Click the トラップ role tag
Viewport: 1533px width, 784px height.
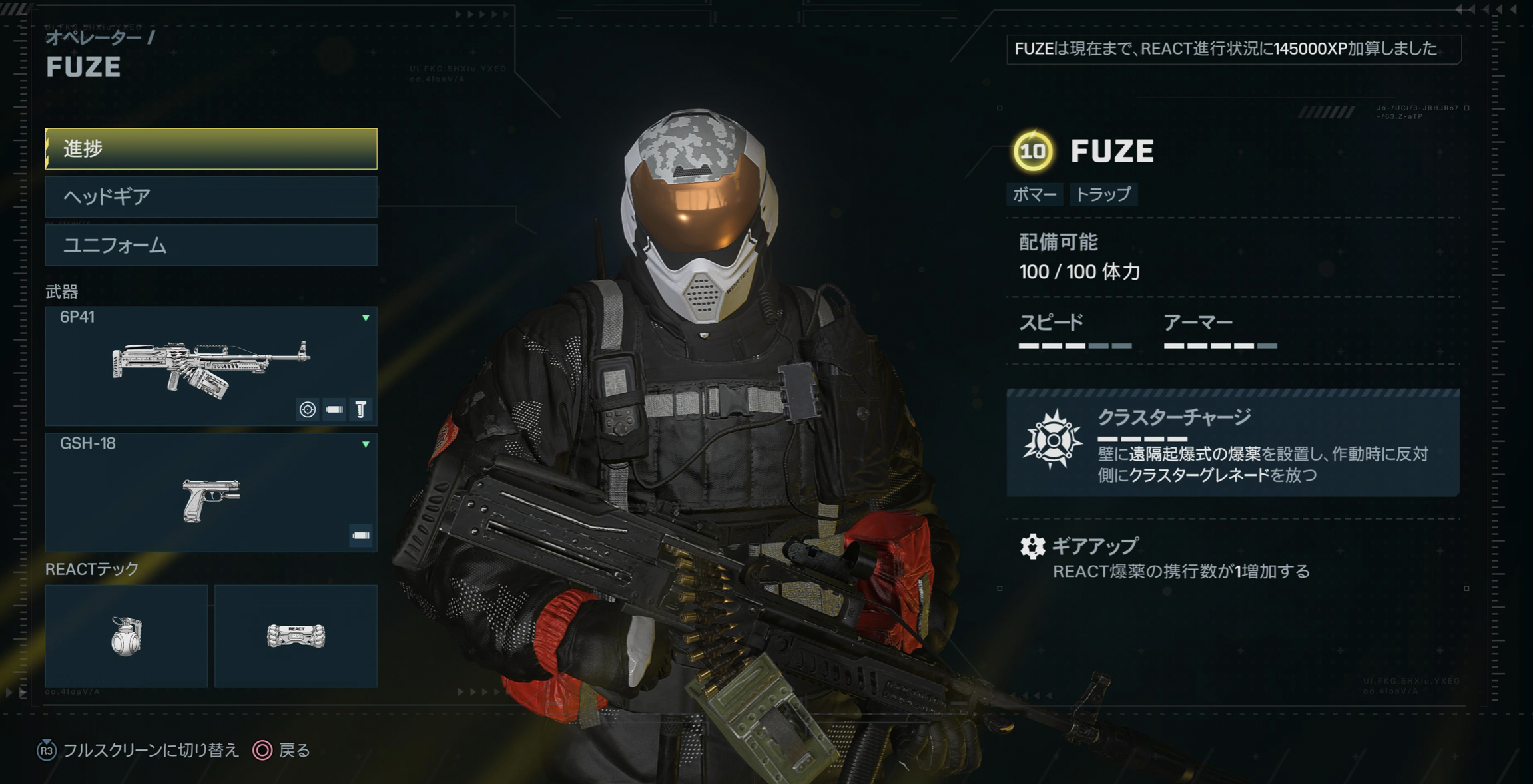(1103, 194)
